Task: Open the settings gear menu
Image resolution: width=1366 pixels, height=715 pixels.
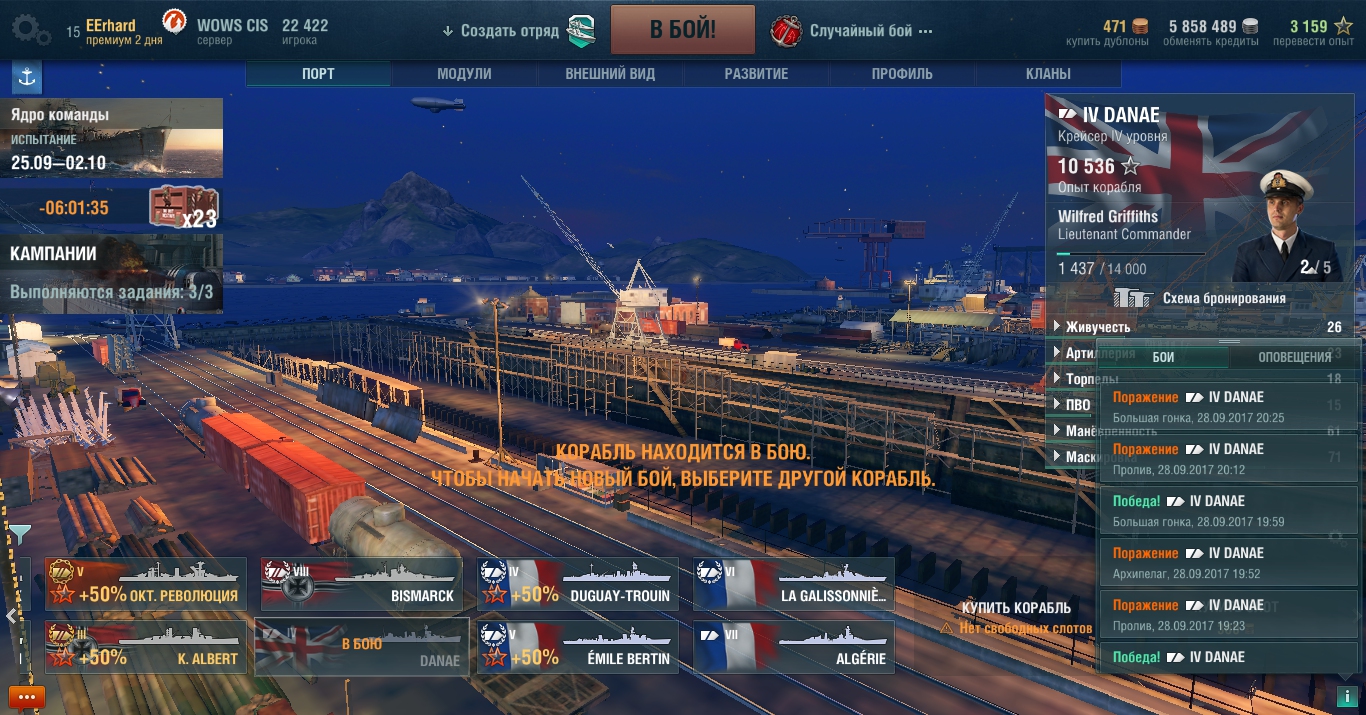Action: 30,30
